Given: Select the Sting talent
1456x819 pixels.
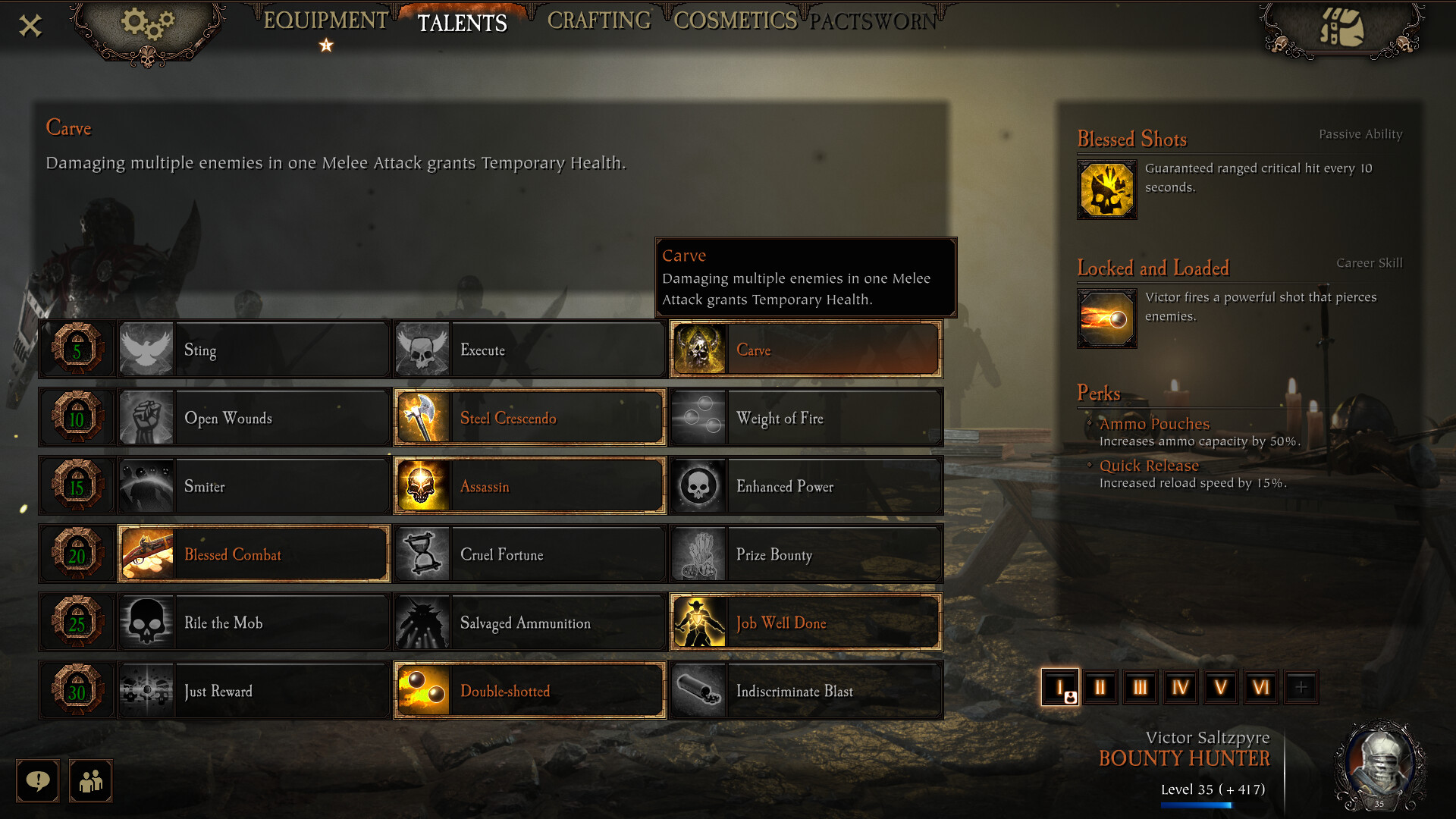Looking at the screenshot, I should click(x=253, y=350).
